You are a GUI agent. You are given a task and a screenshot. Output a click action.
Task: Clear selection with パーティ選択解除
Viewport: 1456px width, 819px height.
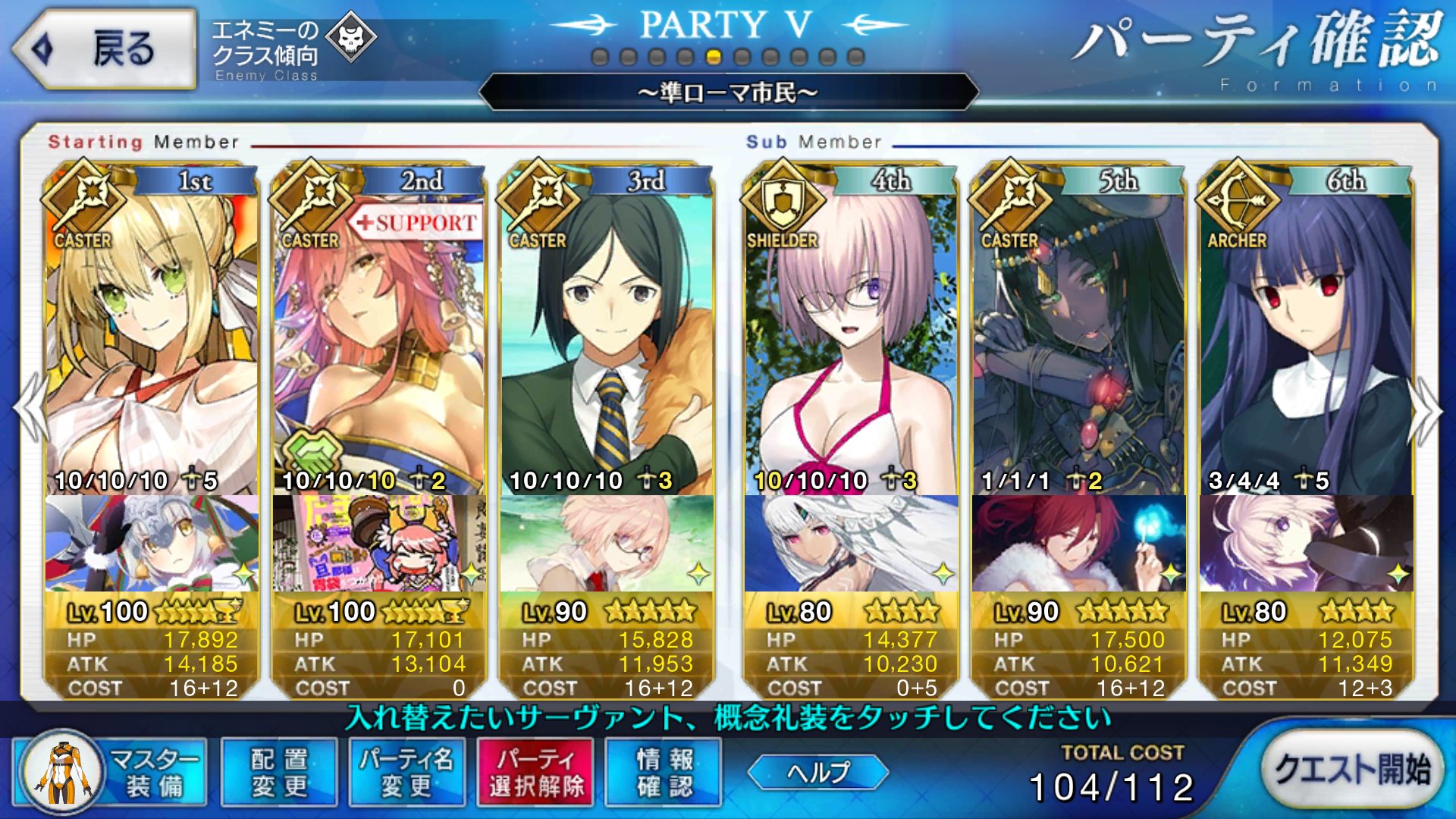click(536, 773)
